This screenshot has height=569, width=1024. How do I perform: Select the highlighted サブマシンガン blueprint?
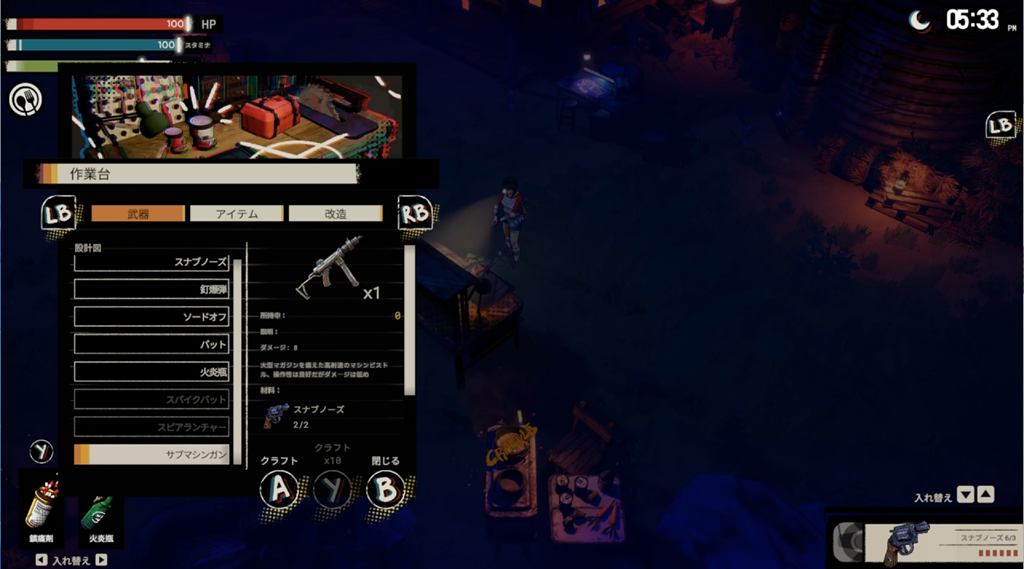tap(152, 454)
